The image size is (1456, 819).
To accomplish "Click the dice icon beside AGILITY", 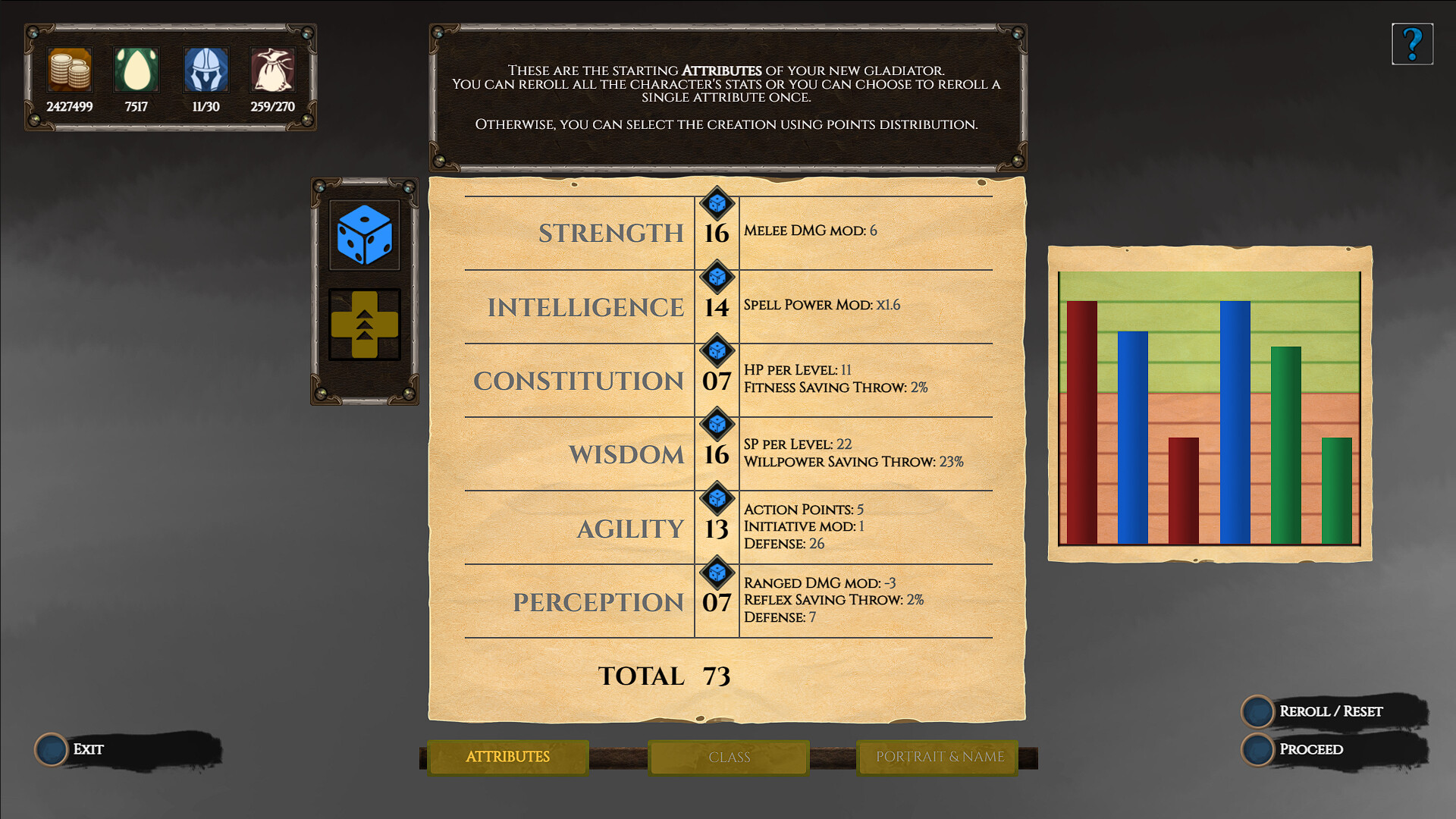I will pos(717,498).
